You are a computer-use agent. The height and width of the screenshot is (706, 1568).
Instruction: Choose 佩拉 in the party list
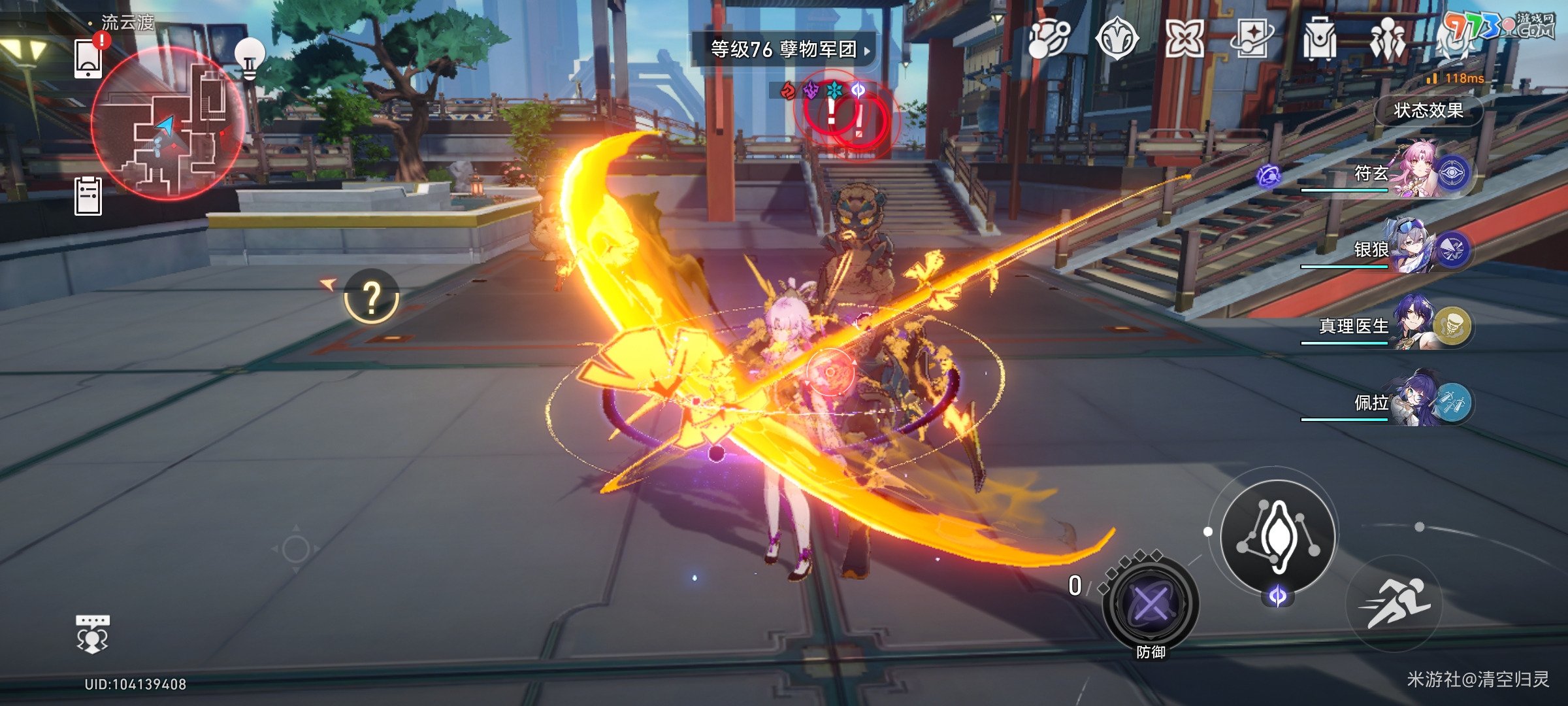point(1411,402)
